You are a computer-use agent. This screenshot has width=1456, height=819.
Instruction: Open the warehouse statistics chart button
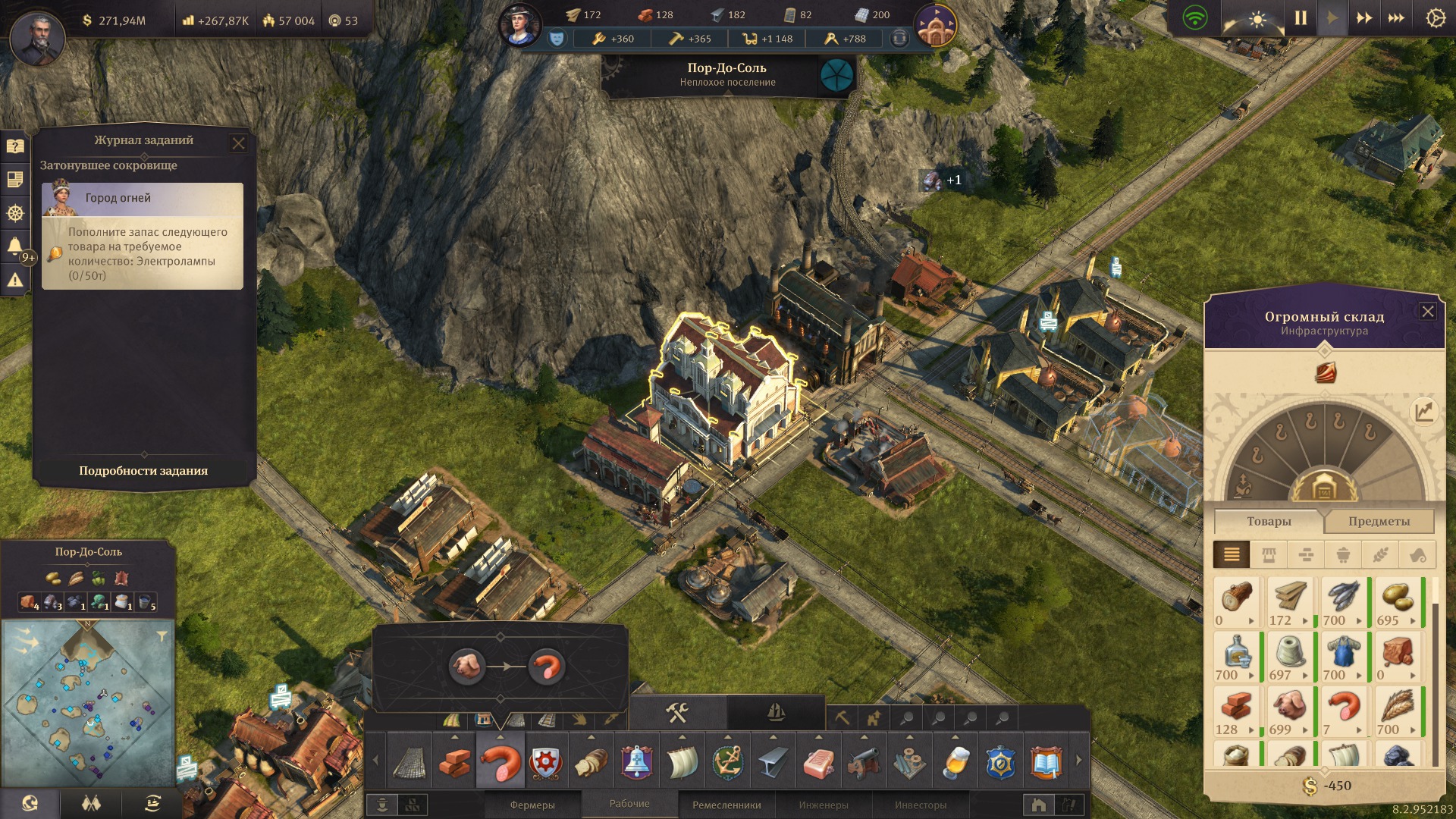1423,412
